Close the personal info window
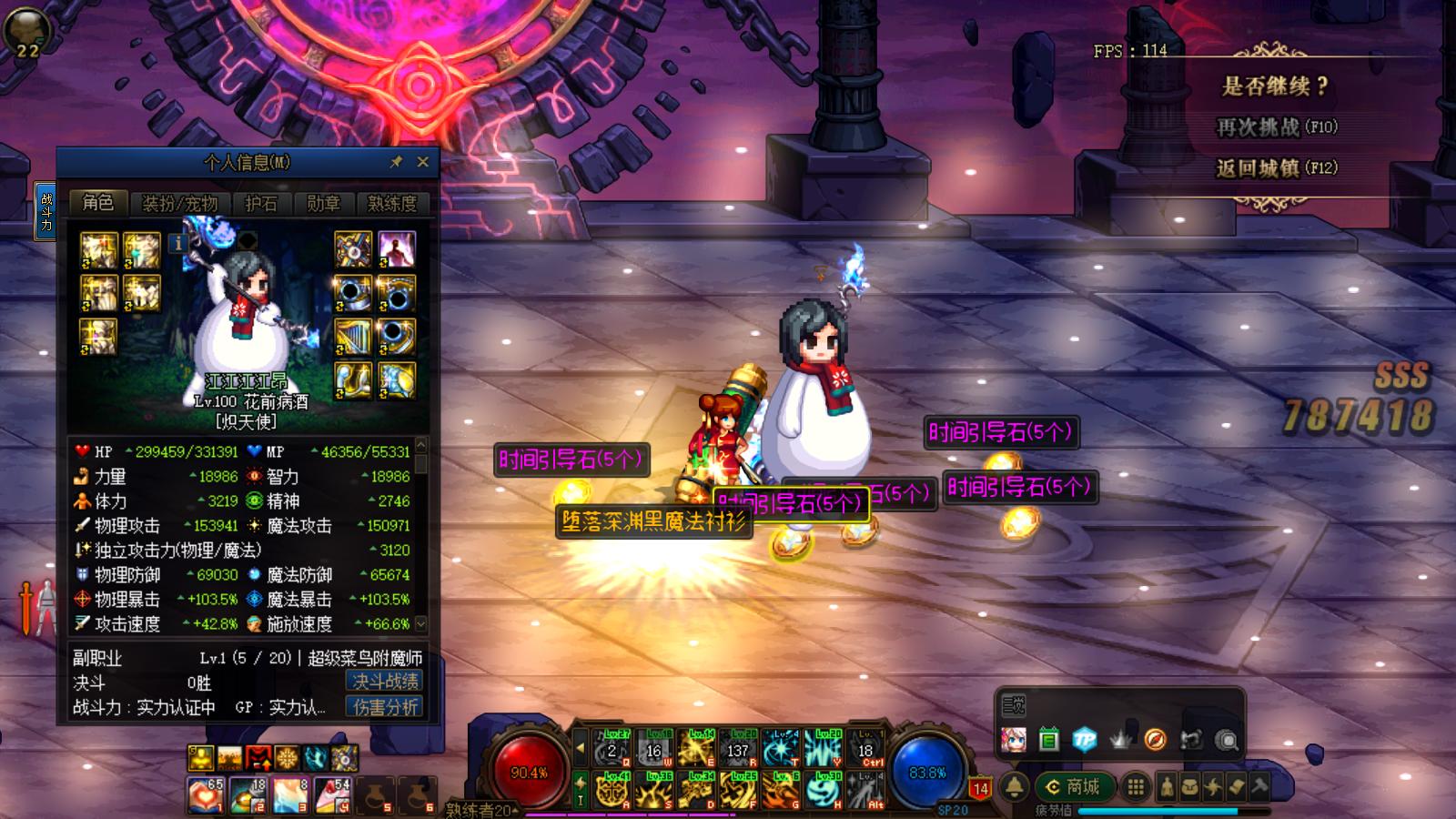Image resolution: width=1456 pixels, height=819 pixels. coord(422,162)
